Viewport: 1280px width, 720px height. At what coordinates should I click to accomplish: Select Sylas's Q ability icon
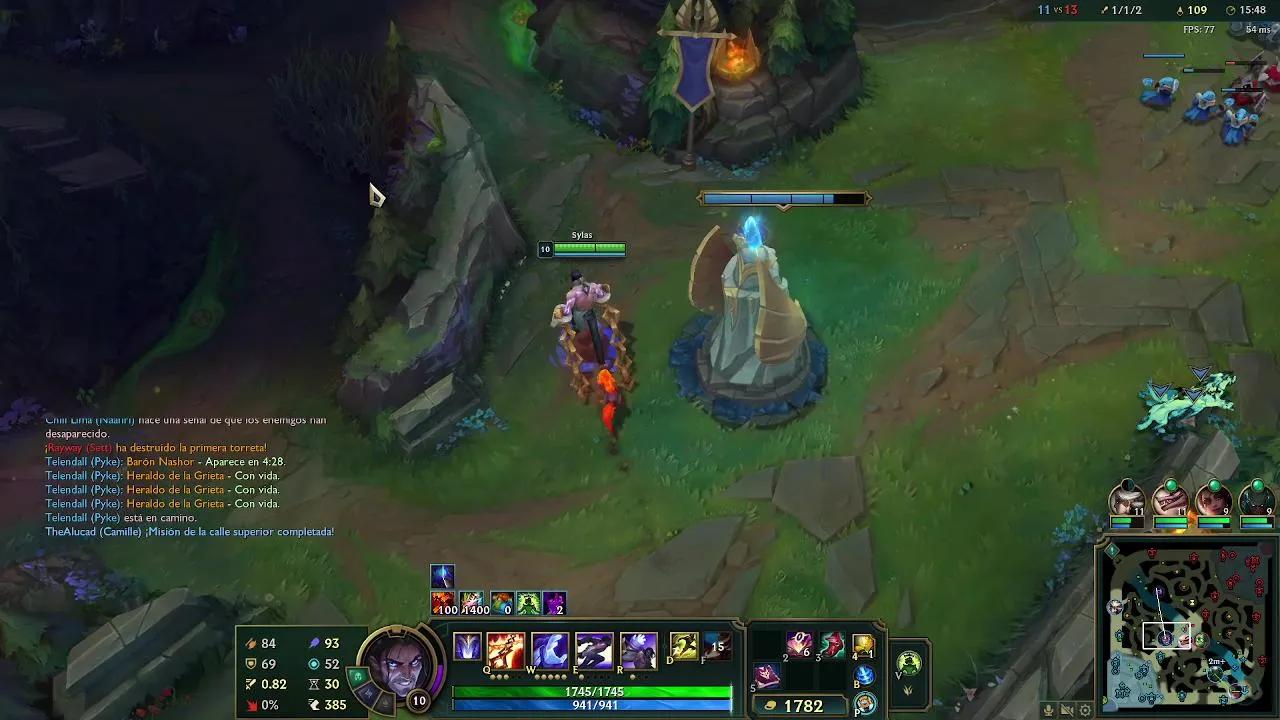(505, 646)
